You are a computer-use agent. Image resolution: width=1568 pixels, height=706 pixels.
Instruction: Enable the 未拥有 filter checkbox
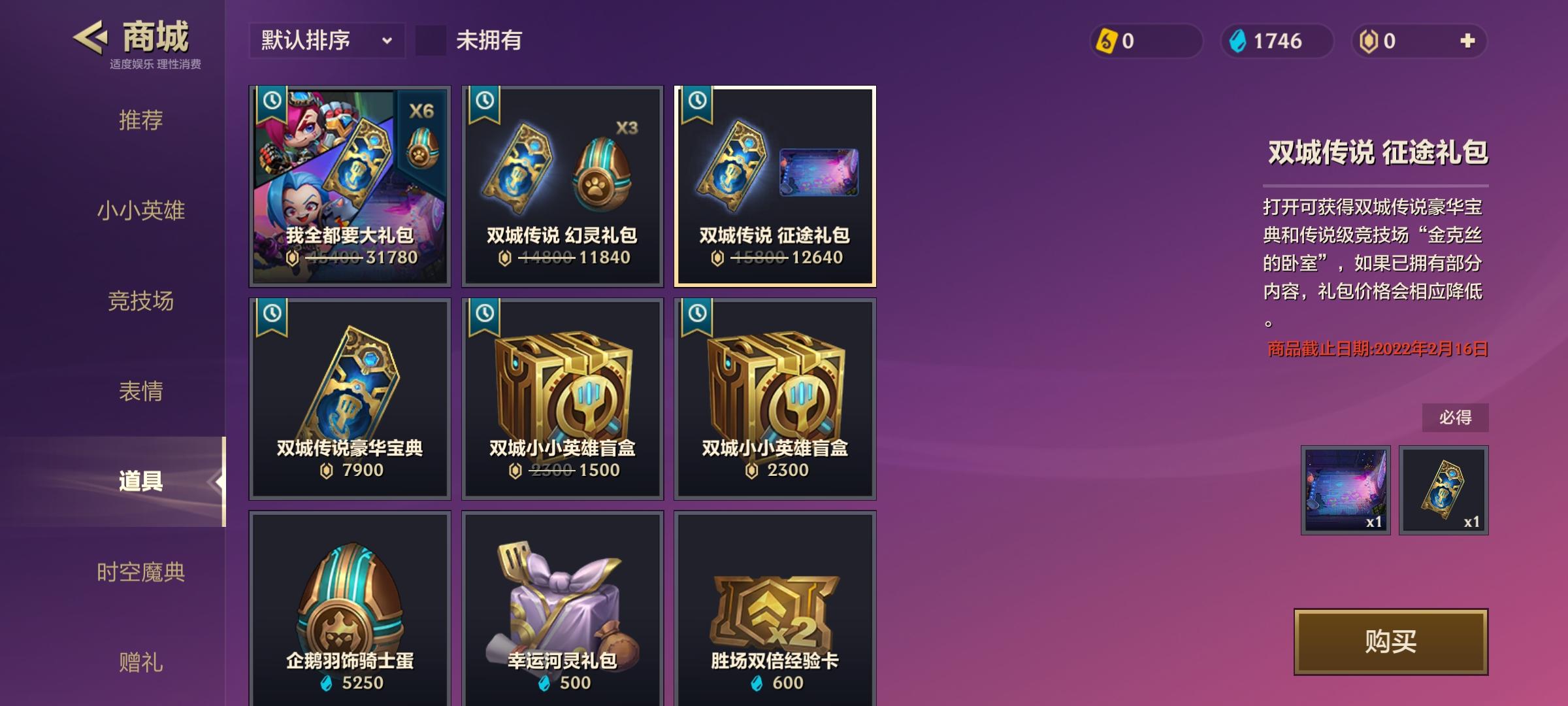point(429,41)
